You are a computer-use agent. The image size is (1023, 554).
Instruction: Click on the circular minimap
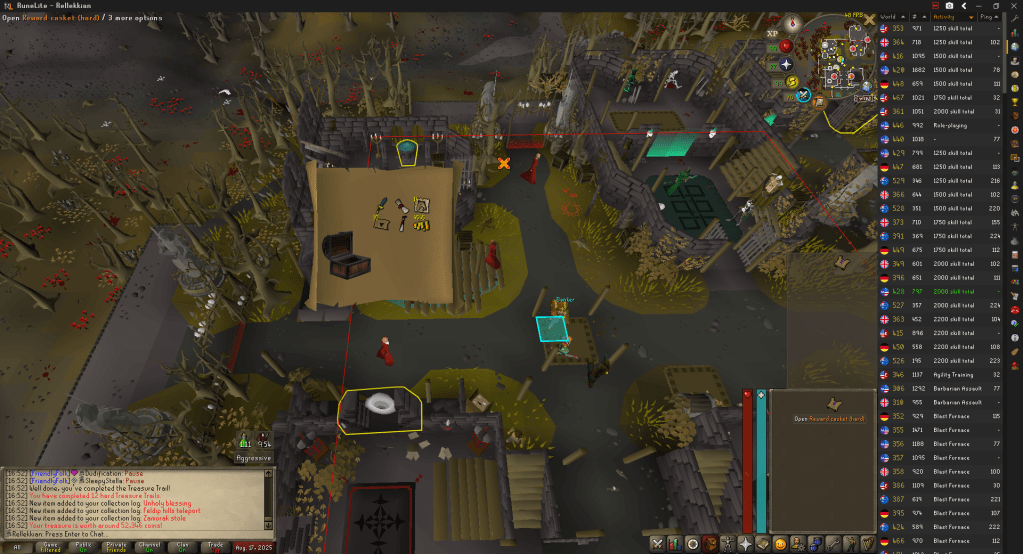842,60
